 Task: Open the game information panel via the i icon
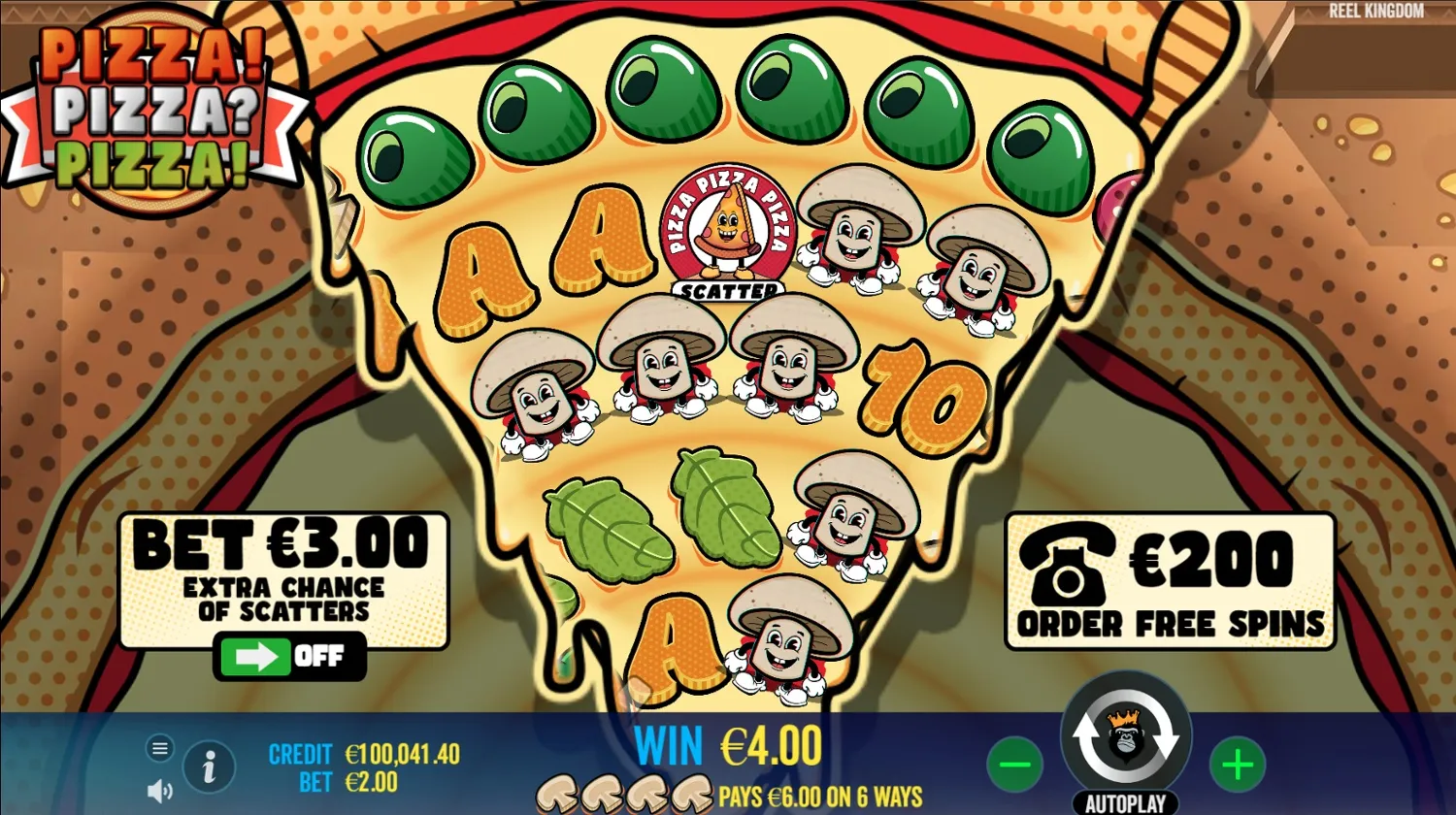[208, 766]
